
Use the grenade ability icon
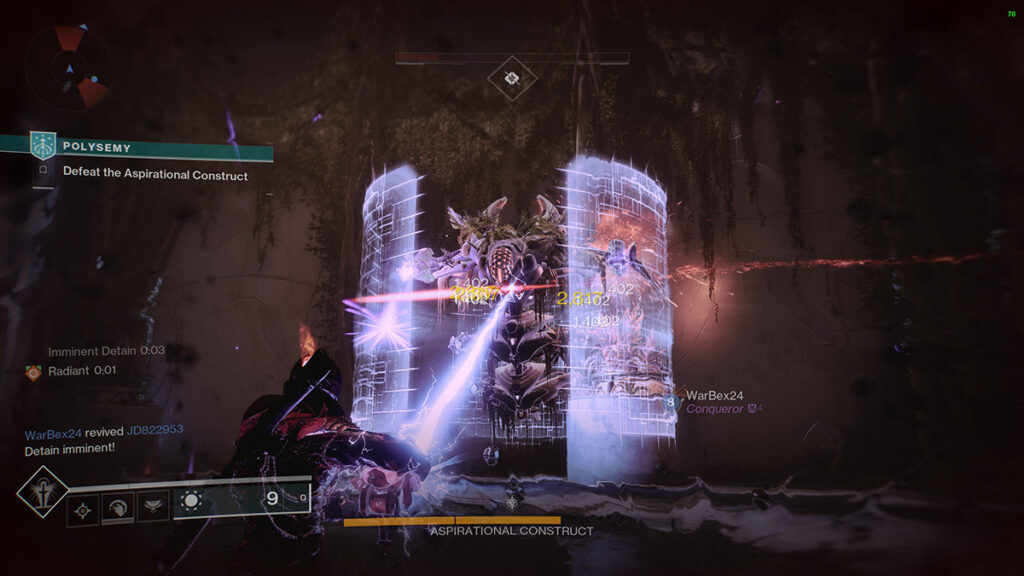83,510
